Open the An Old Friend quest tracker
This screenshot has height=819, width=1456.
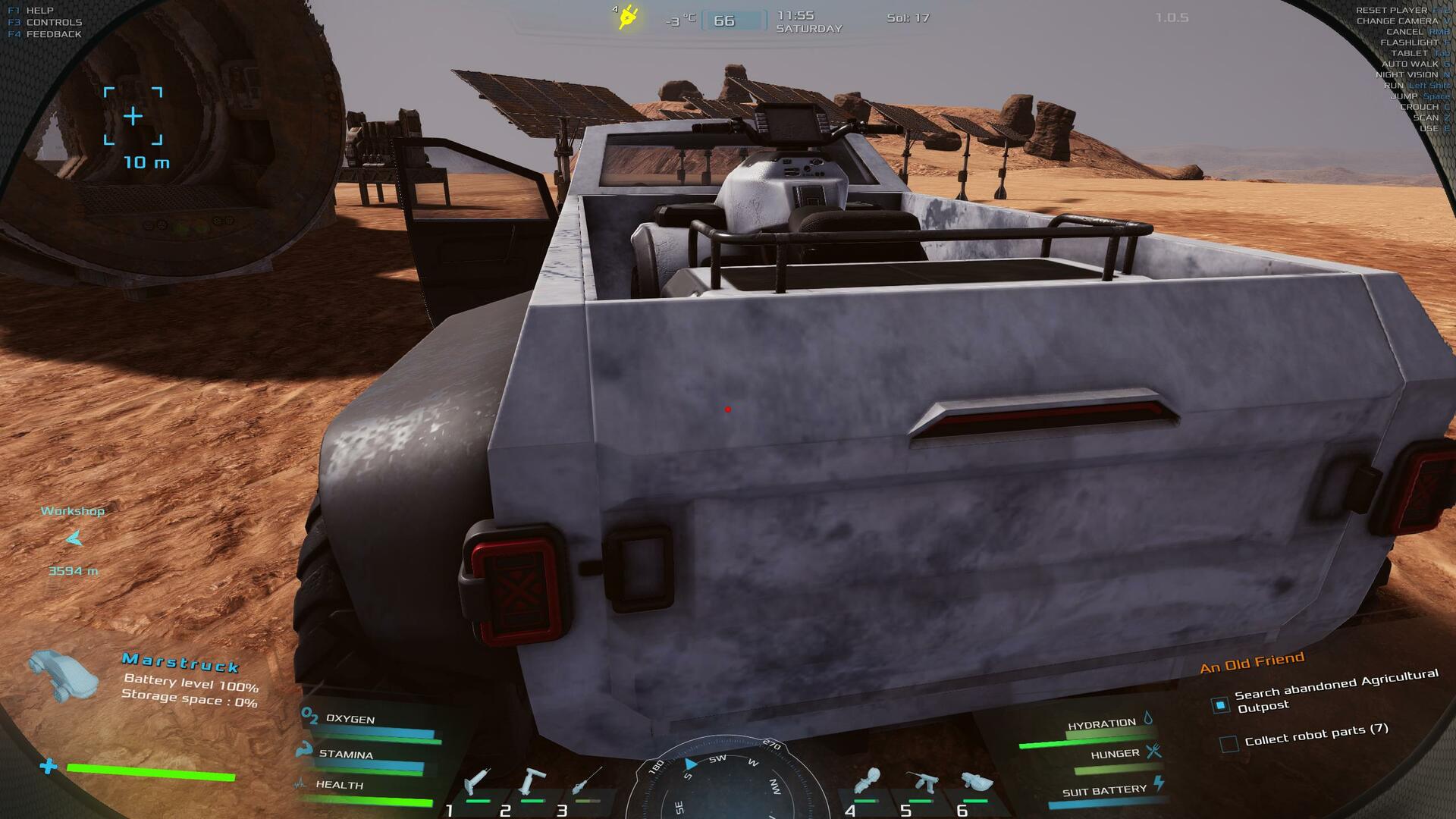pos(1252,662)
